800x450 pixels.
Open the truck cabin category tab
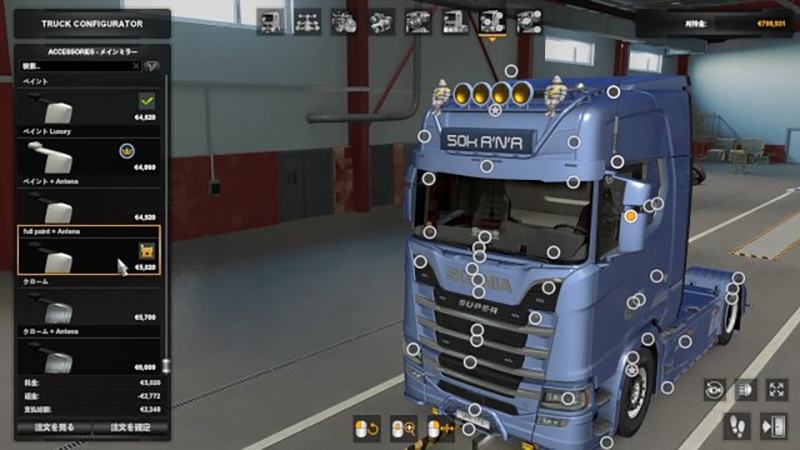[269, 21]
